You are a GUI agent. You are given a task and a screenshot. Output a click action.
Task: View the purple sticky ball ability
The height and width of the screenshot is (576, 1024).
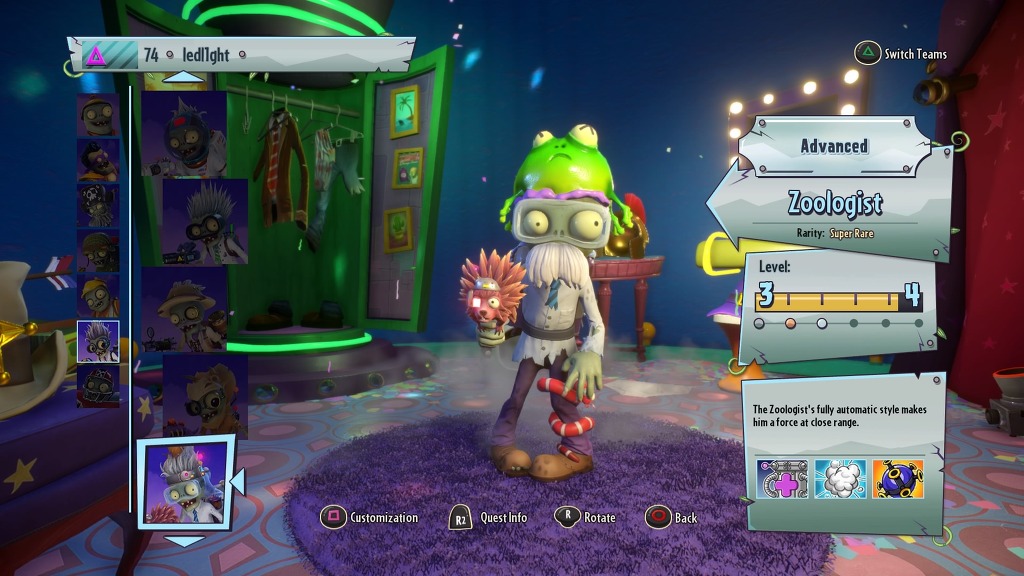coord(897,480)
